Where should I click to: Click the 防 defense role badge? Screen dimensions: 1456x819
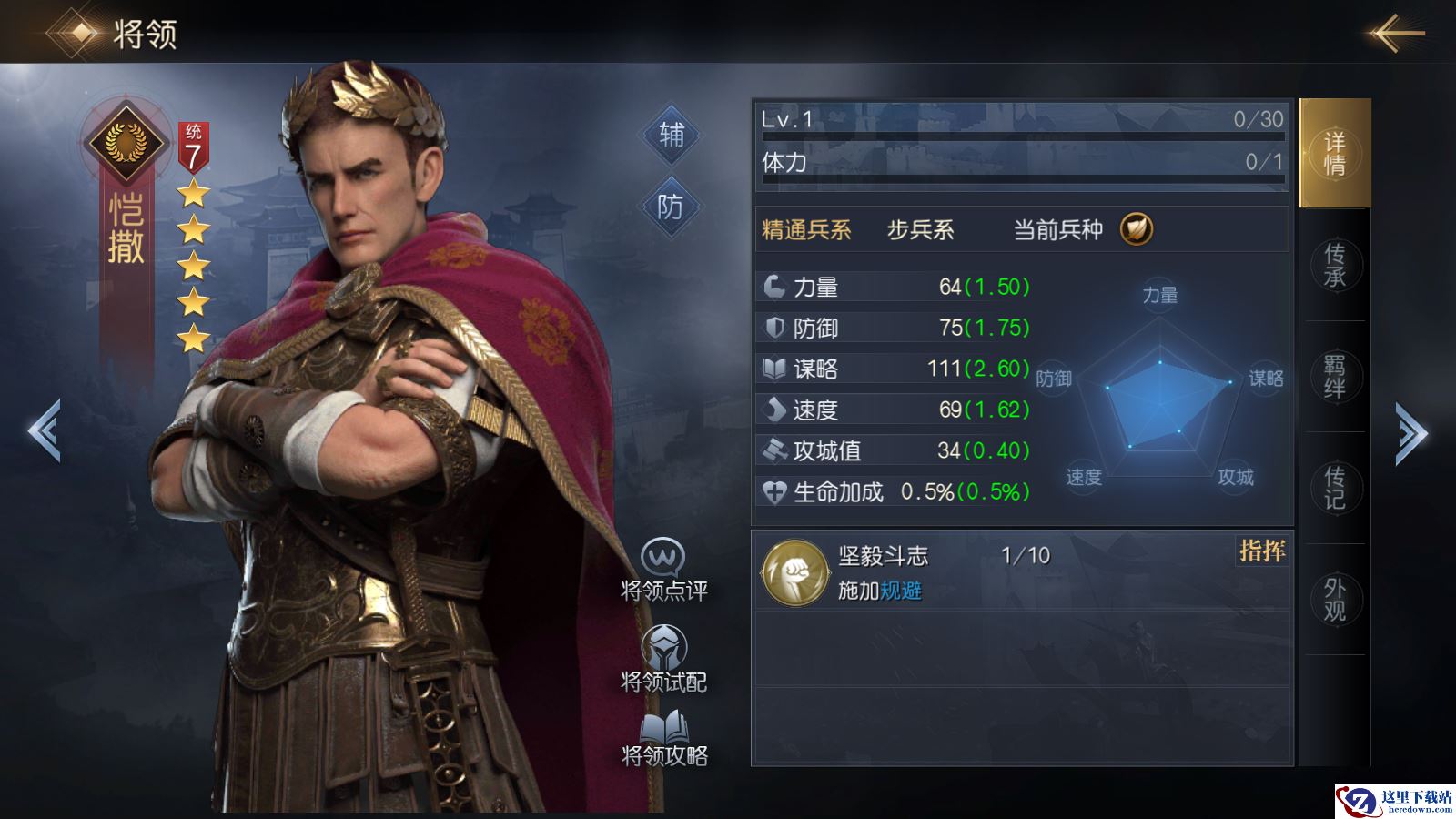(670, 207)
